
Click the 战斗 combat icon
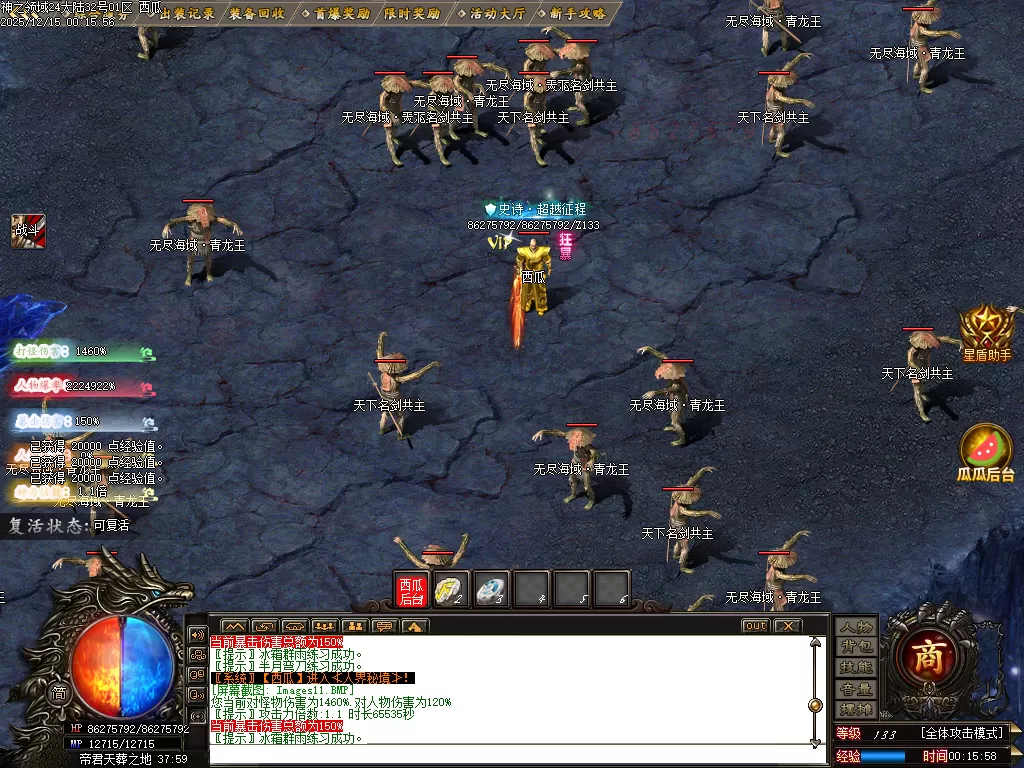[x=29, y=229]
